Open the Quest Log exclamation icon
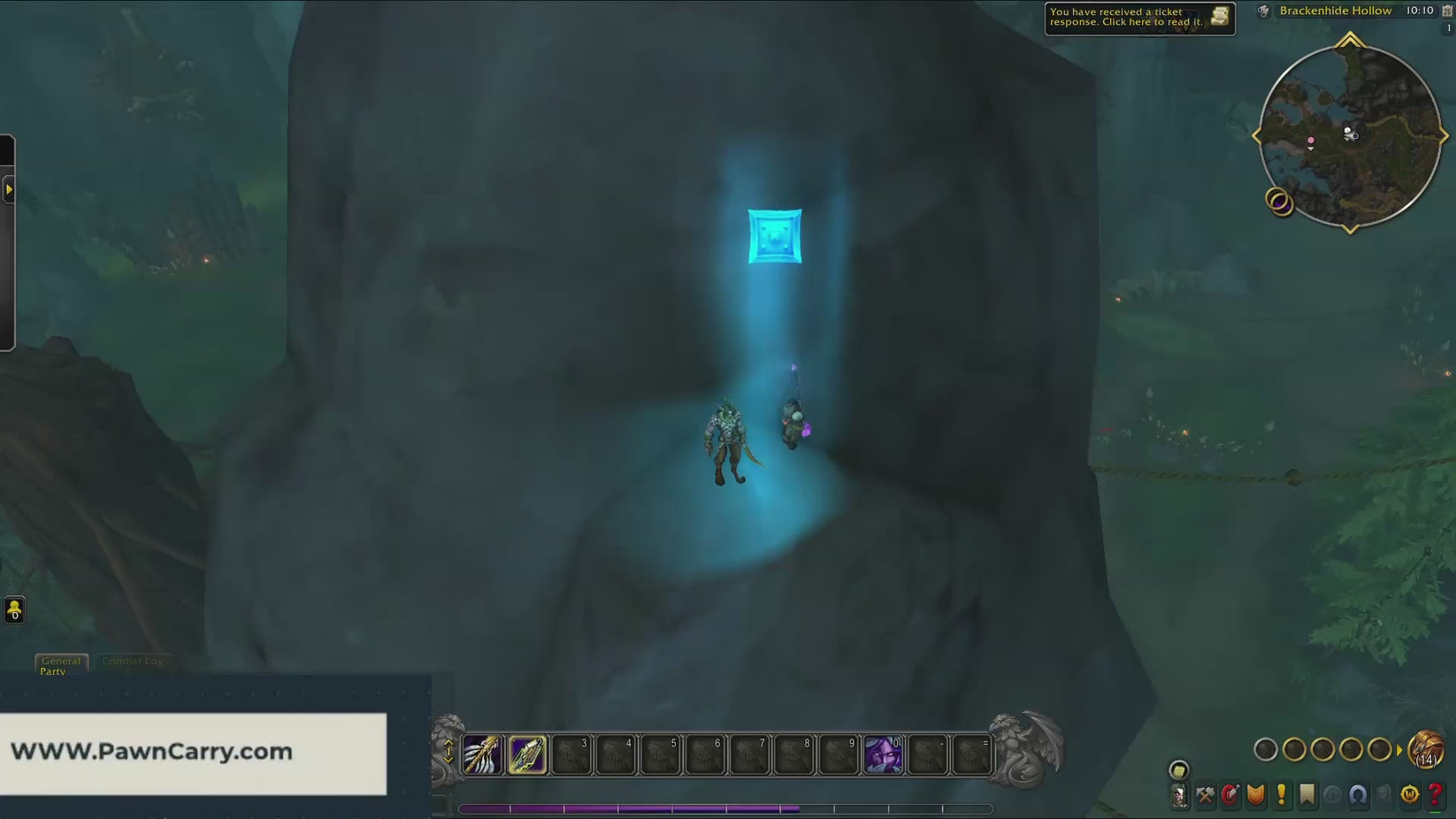Screen dimensions: 1456x819 [1281, 794]
